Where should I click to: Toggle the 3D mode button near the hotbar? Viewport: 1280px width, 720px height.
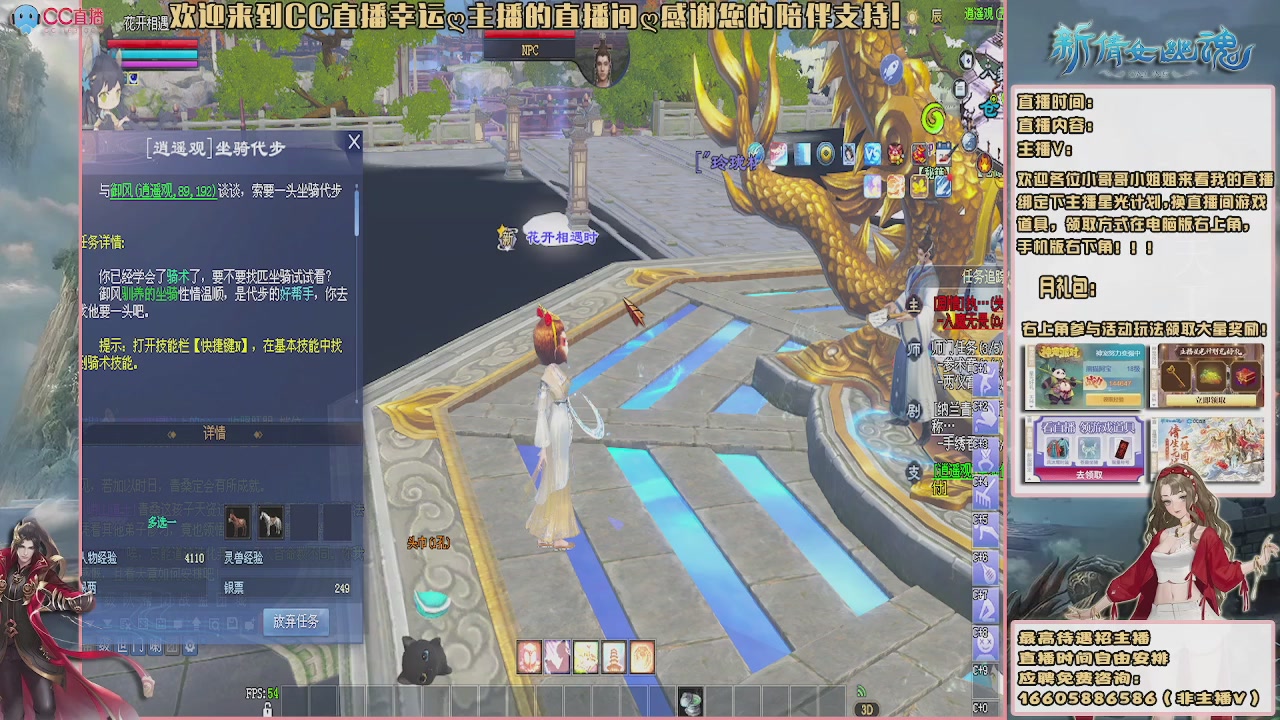point(866,707)
